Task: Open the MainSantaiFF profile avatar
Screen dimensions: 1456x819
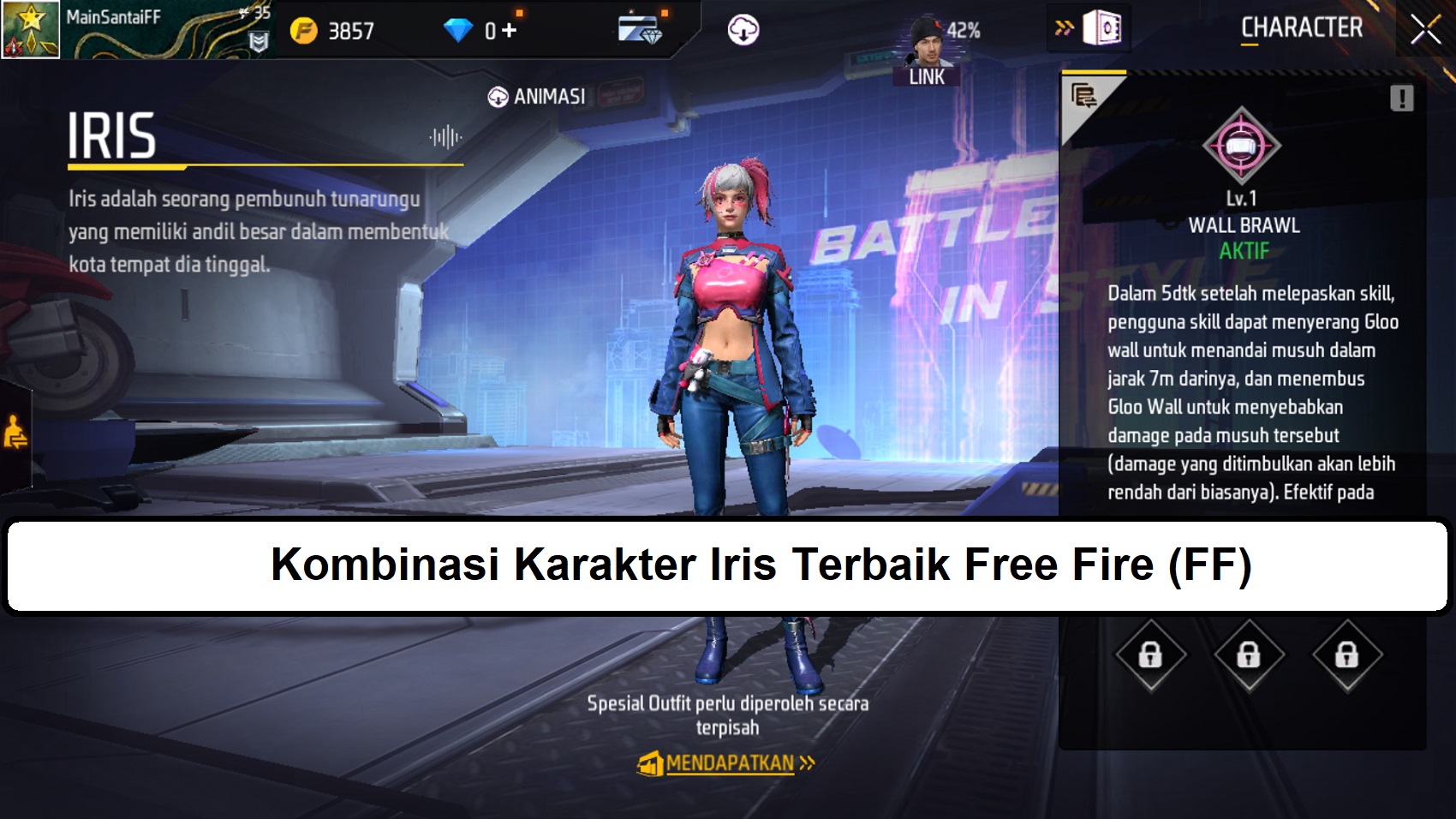Action: tap(28, 27)
